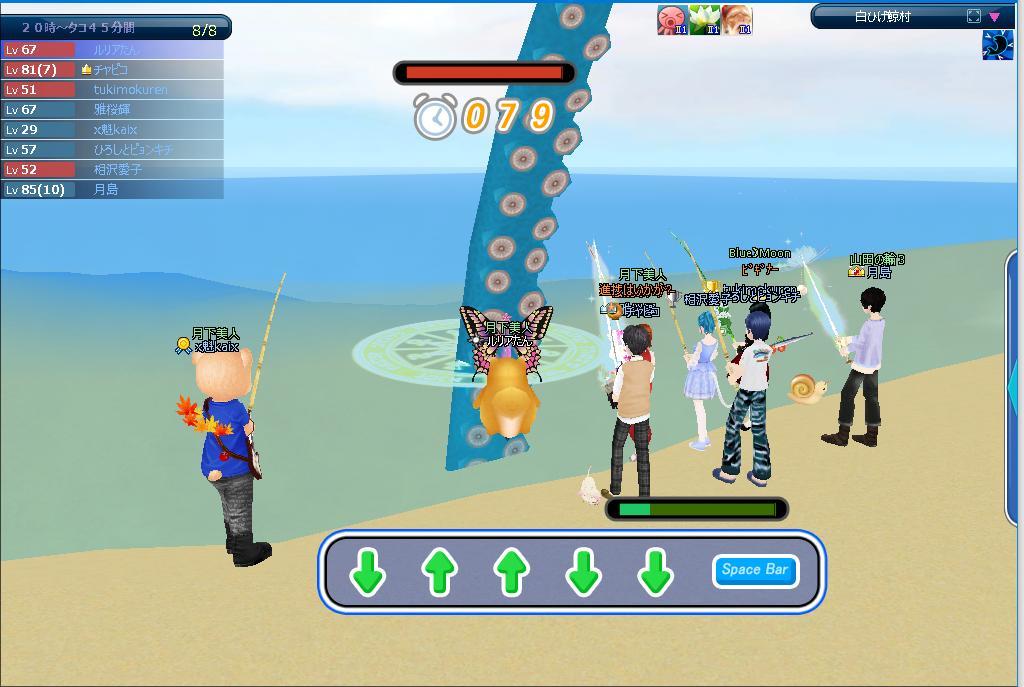
Task: Select party member ルリアたん in the list
Action: point(112,50)
